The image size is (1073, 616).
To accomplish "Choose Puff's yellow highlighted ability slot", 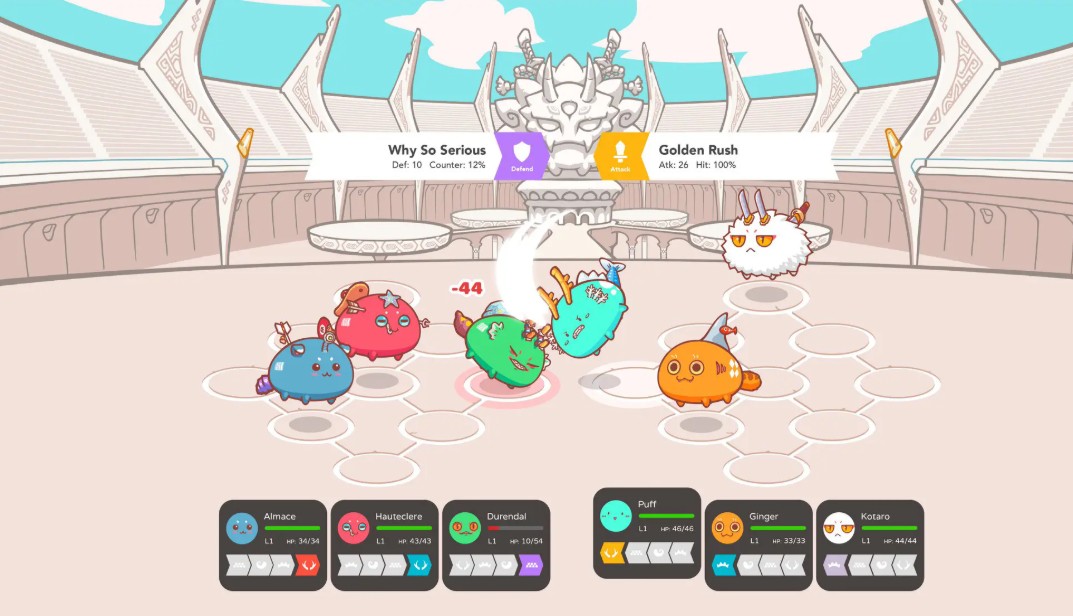I will [x=612, y=553].
